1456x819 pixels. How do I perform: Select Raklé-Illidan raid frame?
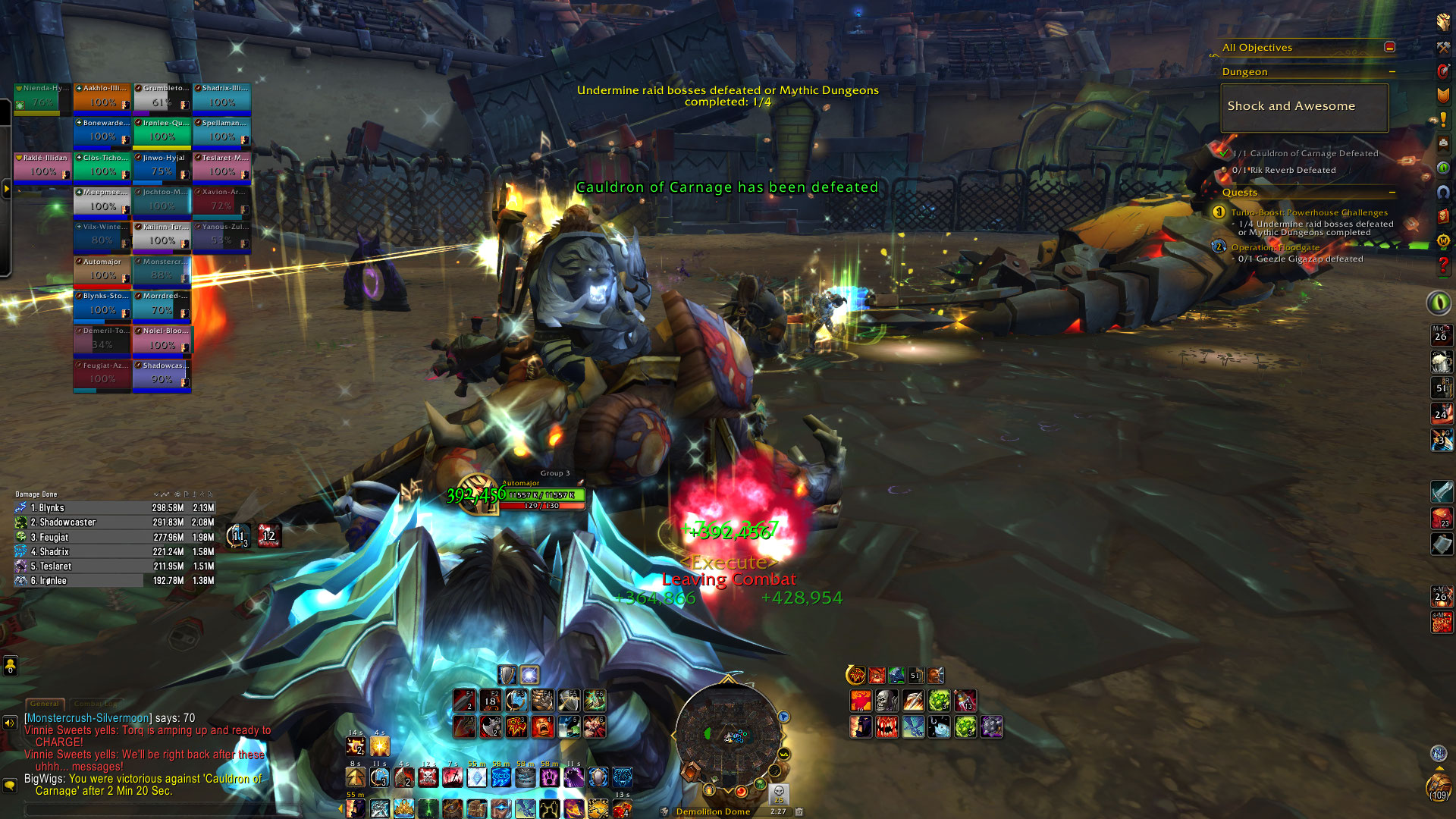click(42, 167)
